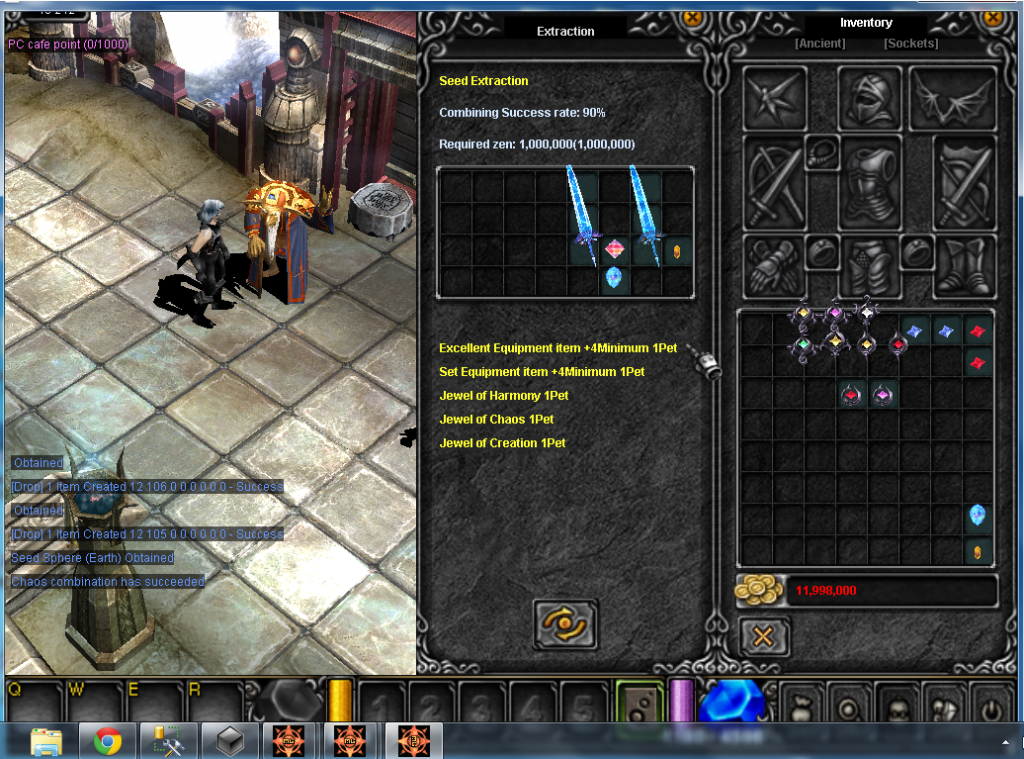Viewport: 1024px width, 759px height.
Task: Switch to the [Sockets] tab
Action: coord(910,44)
